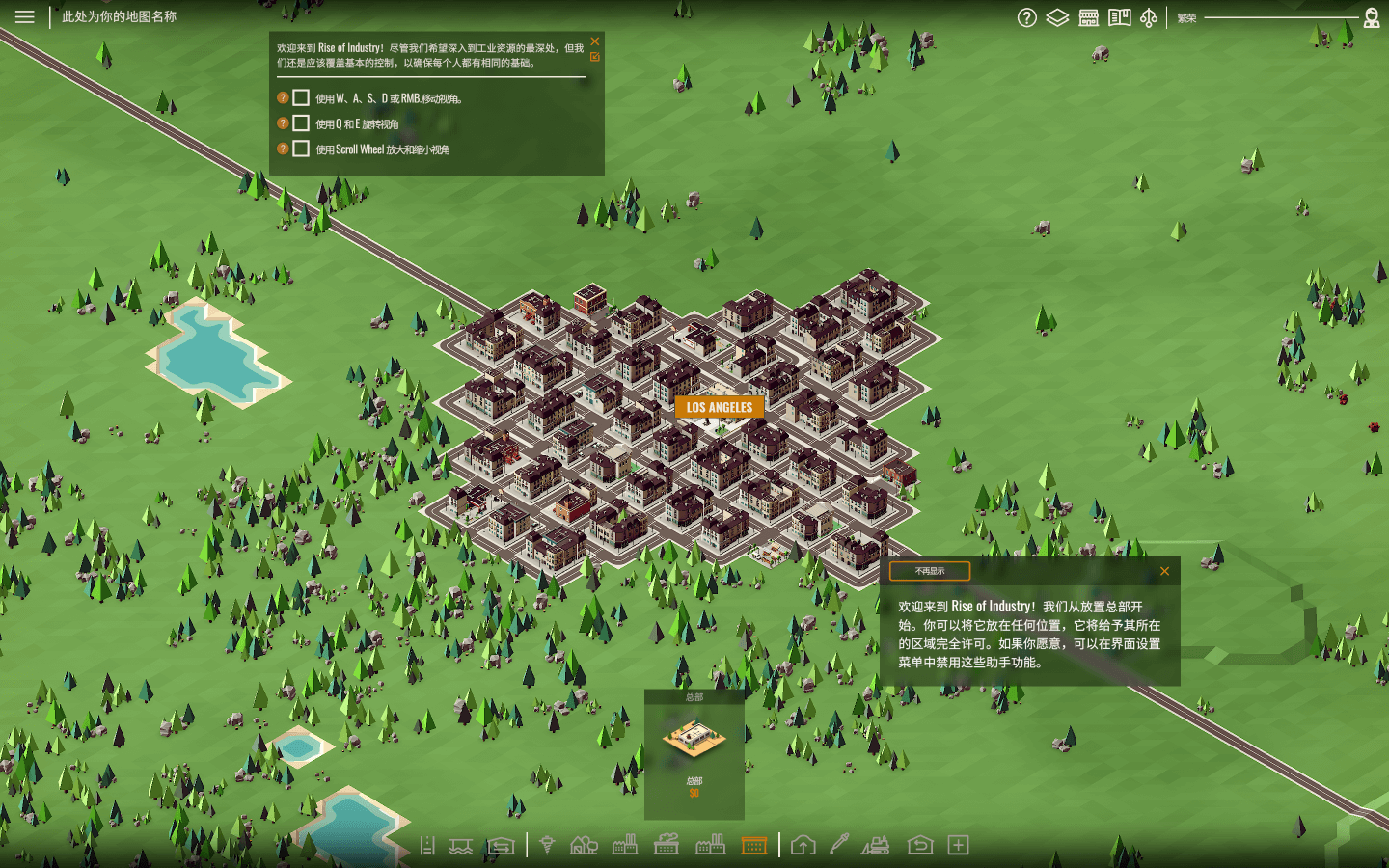
Task: Open the farm with tree category
Action: (584, 846)
